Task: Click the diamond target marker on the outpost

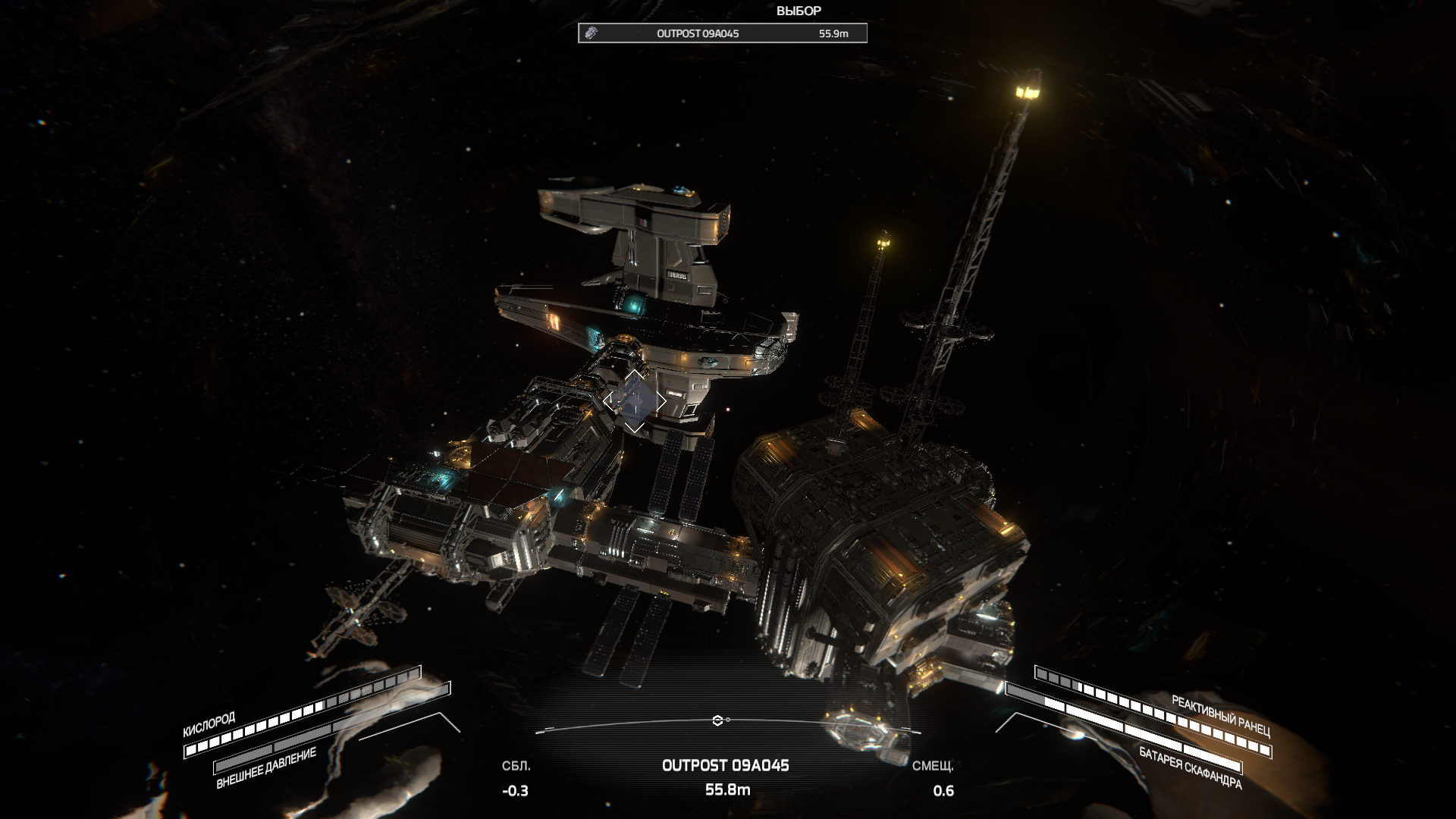Action: [635, 401]
